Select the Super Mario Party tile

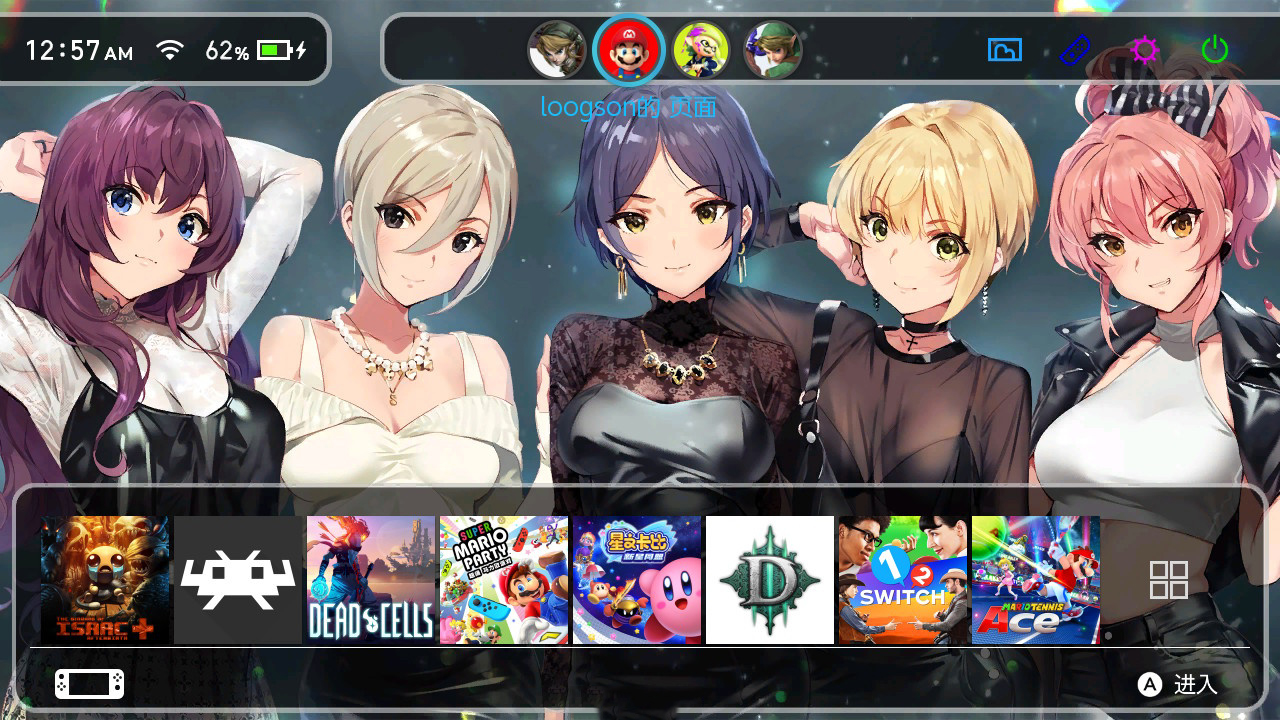pos(504,580)
